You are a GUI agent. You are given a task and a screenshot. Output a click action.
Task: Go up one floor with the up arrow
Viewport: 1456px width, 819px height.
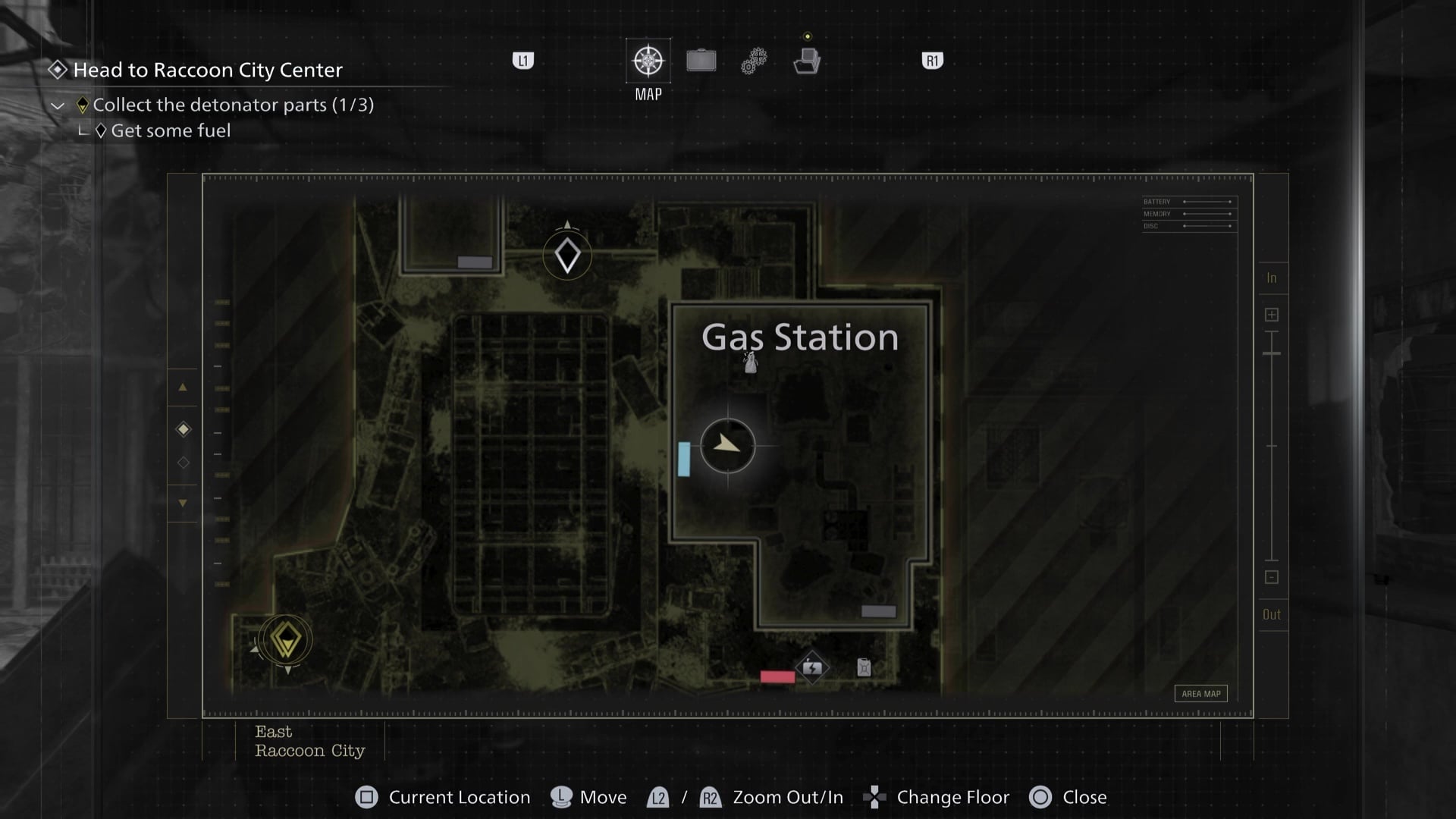point(183,388)
